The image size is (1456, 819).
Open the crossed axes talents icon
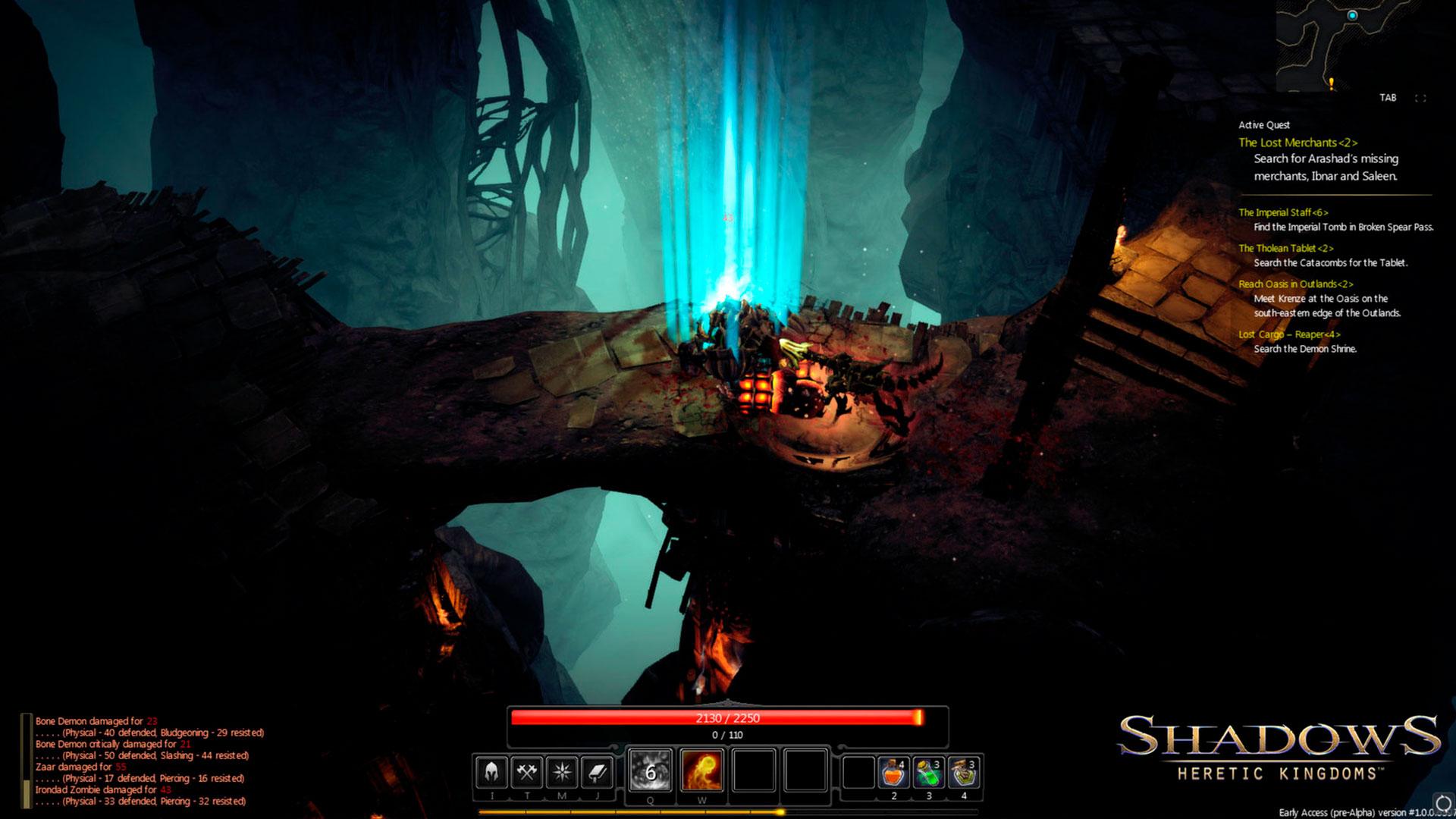click(526, 772)
